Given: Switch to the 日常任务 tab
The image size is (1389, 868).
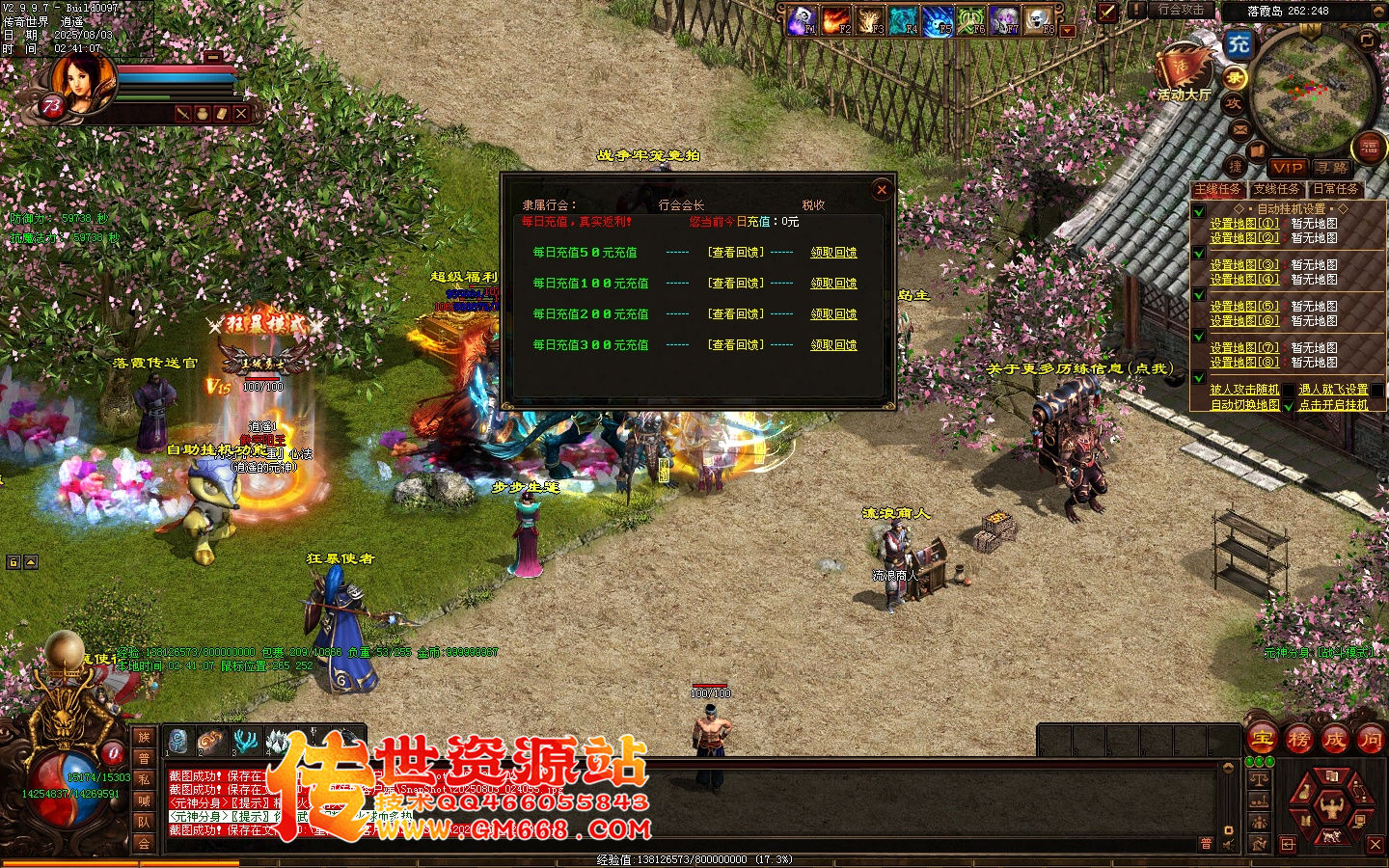Looking at the screenshot, I should pyautogui.click(x=1335, y=189).
